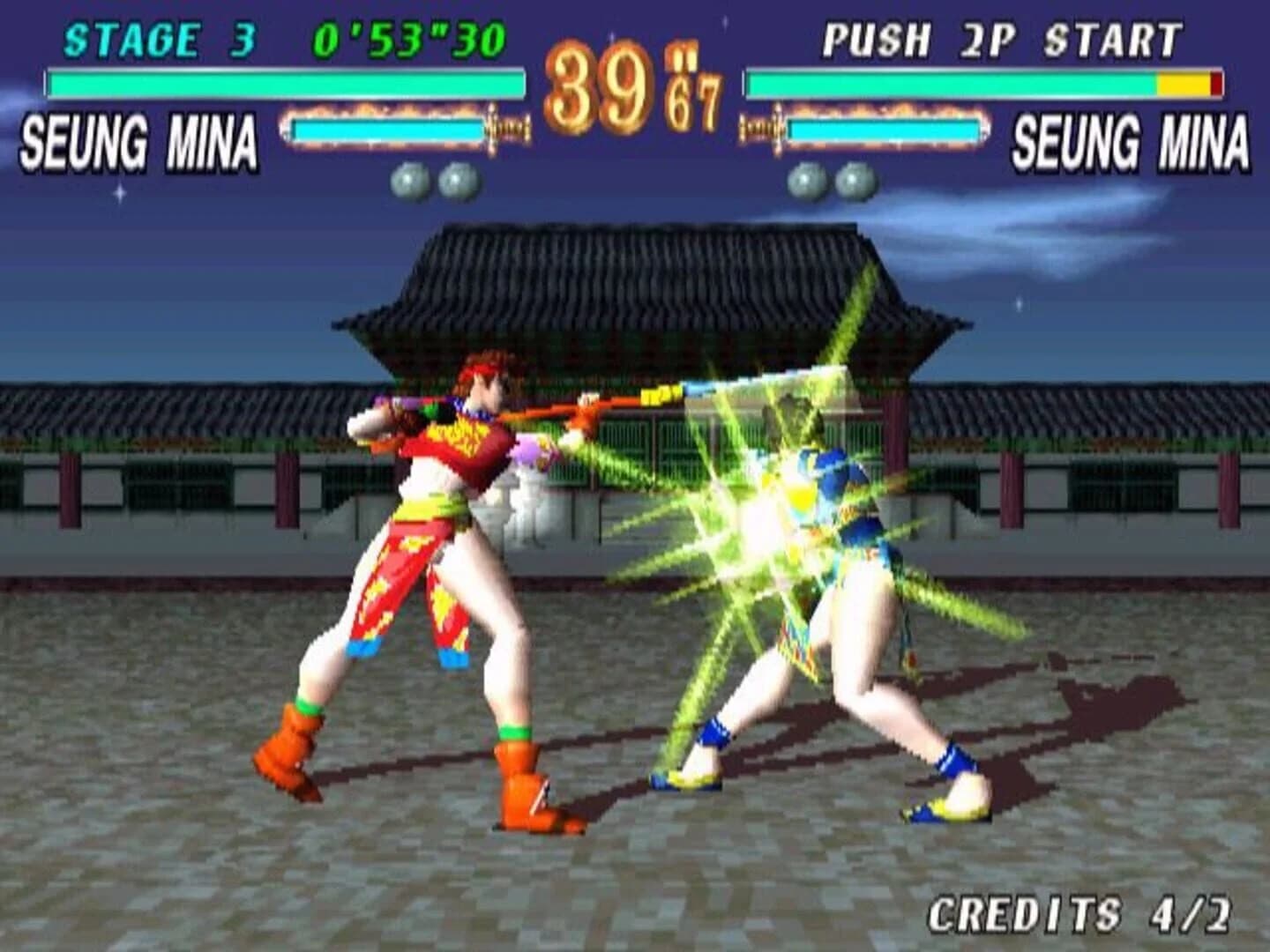Click the sword hilt icon on player 2 gauge

[x=760, y=130]
